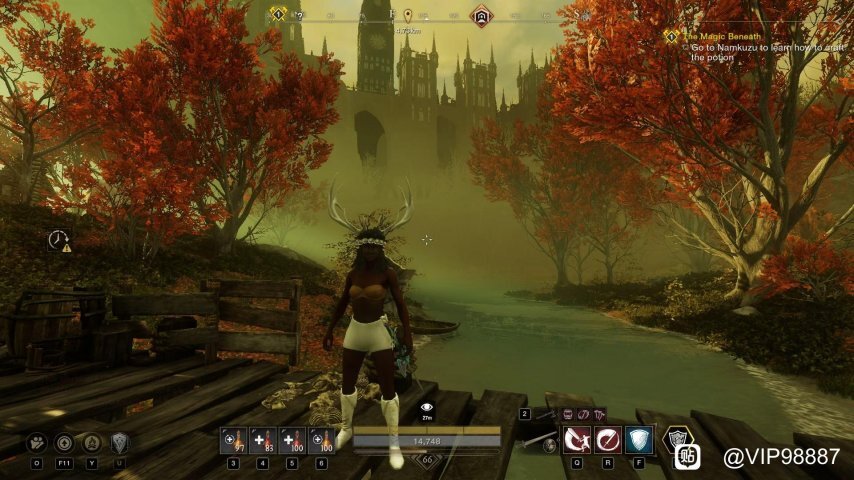This screenshot has width=854, height=480.
Task: Trigger the red whirling slash ability
Action: [608, 440]
